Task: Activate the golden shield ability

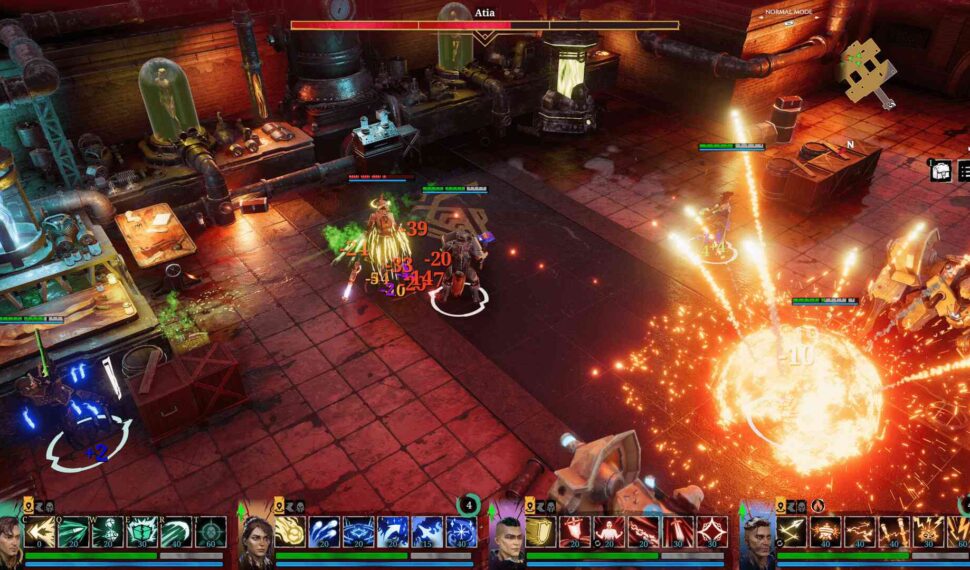Action: tap(540, 531)
